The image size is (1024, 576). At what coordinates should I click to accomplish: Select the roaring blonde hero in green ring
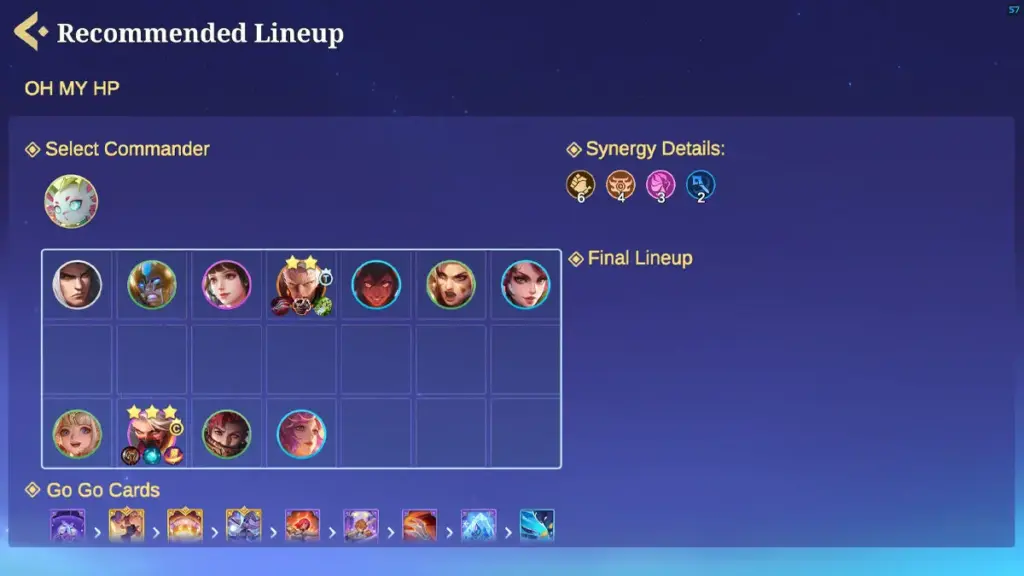click(x=451, y=285)
